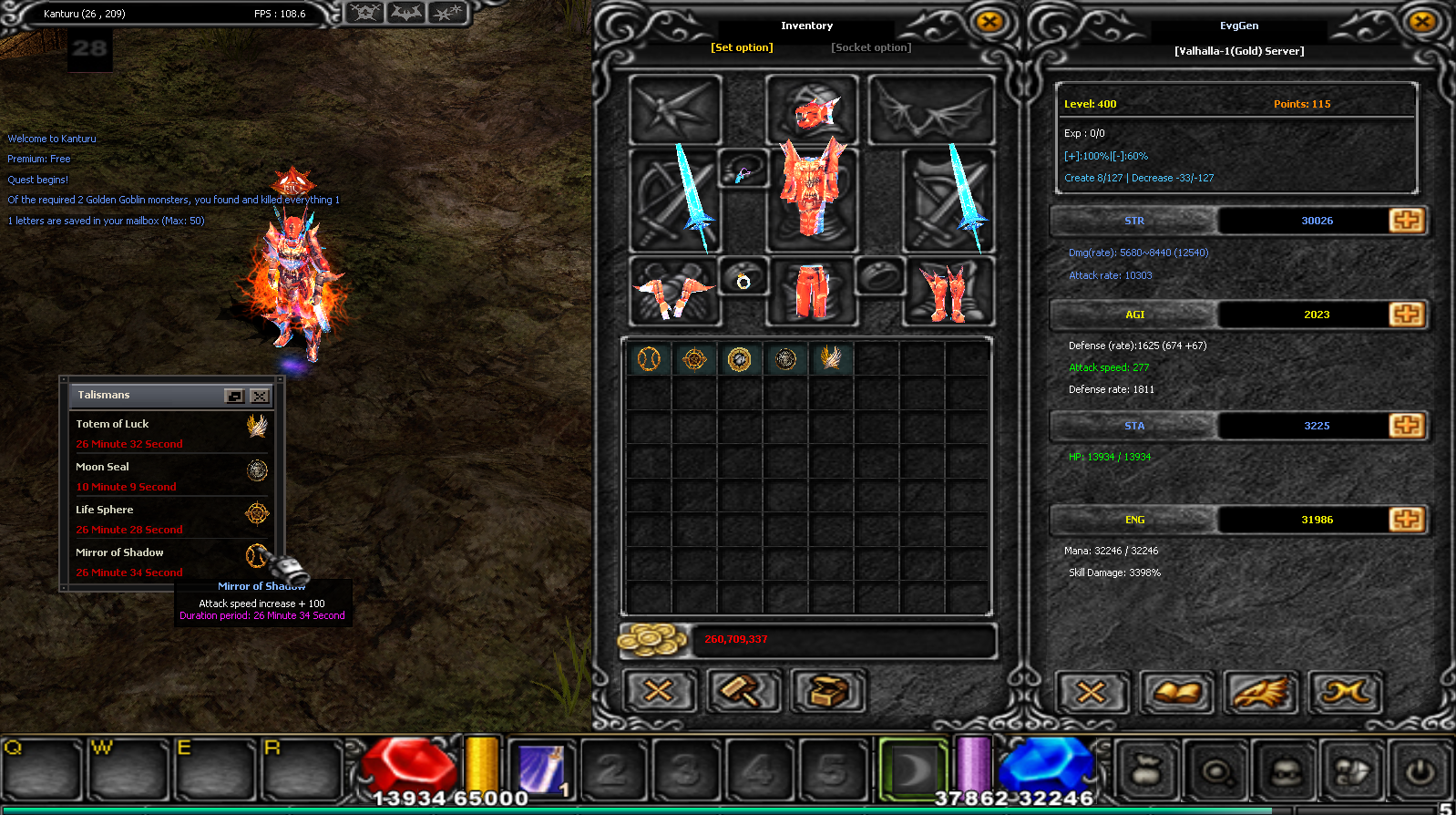Open the item shop chest icon below inventory
This screenshot has height=815, width=1456.
(x=829, y=691)
